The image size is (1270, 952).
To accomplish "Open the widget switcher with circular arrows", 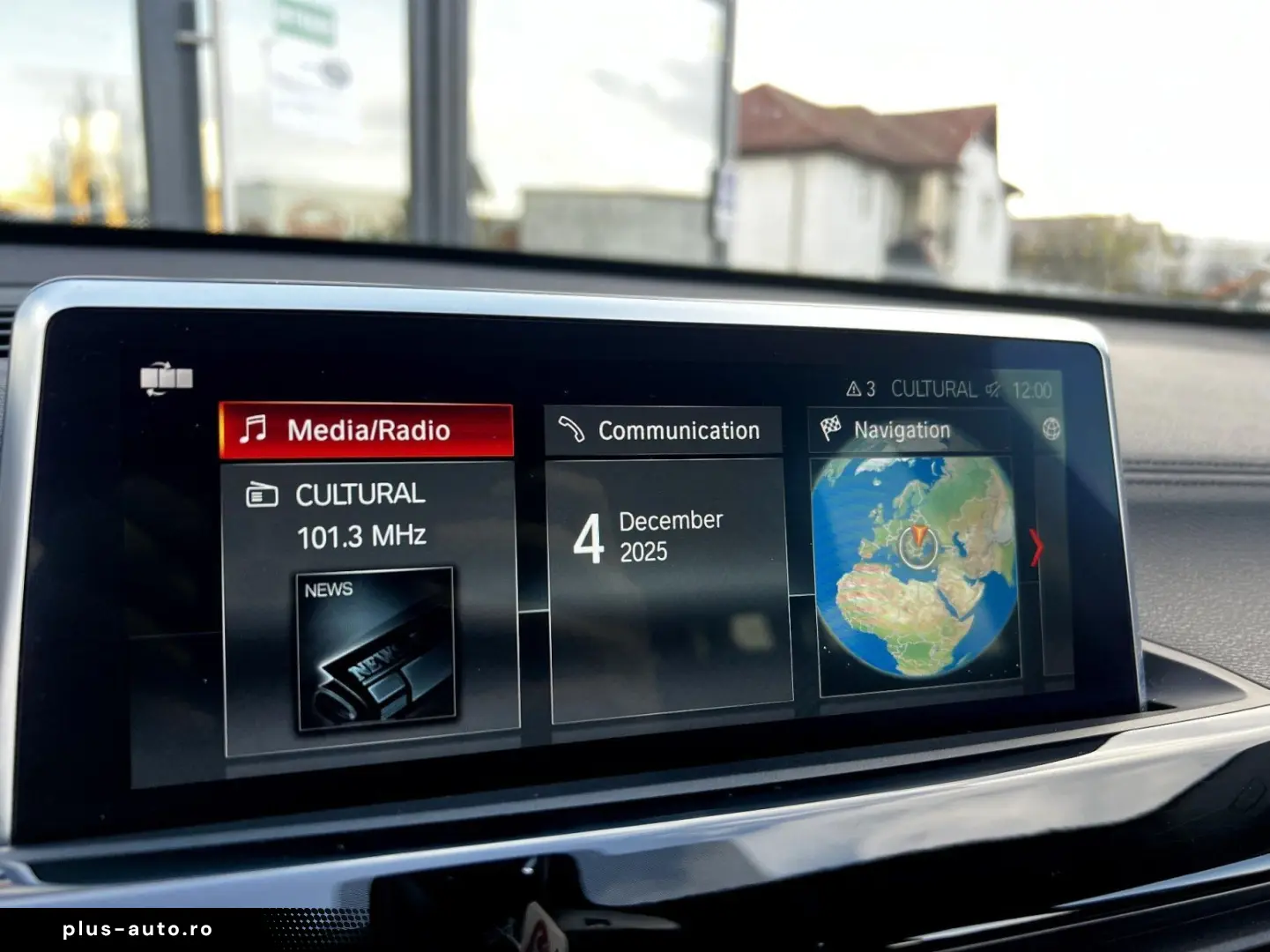I will tap(166, 378).
